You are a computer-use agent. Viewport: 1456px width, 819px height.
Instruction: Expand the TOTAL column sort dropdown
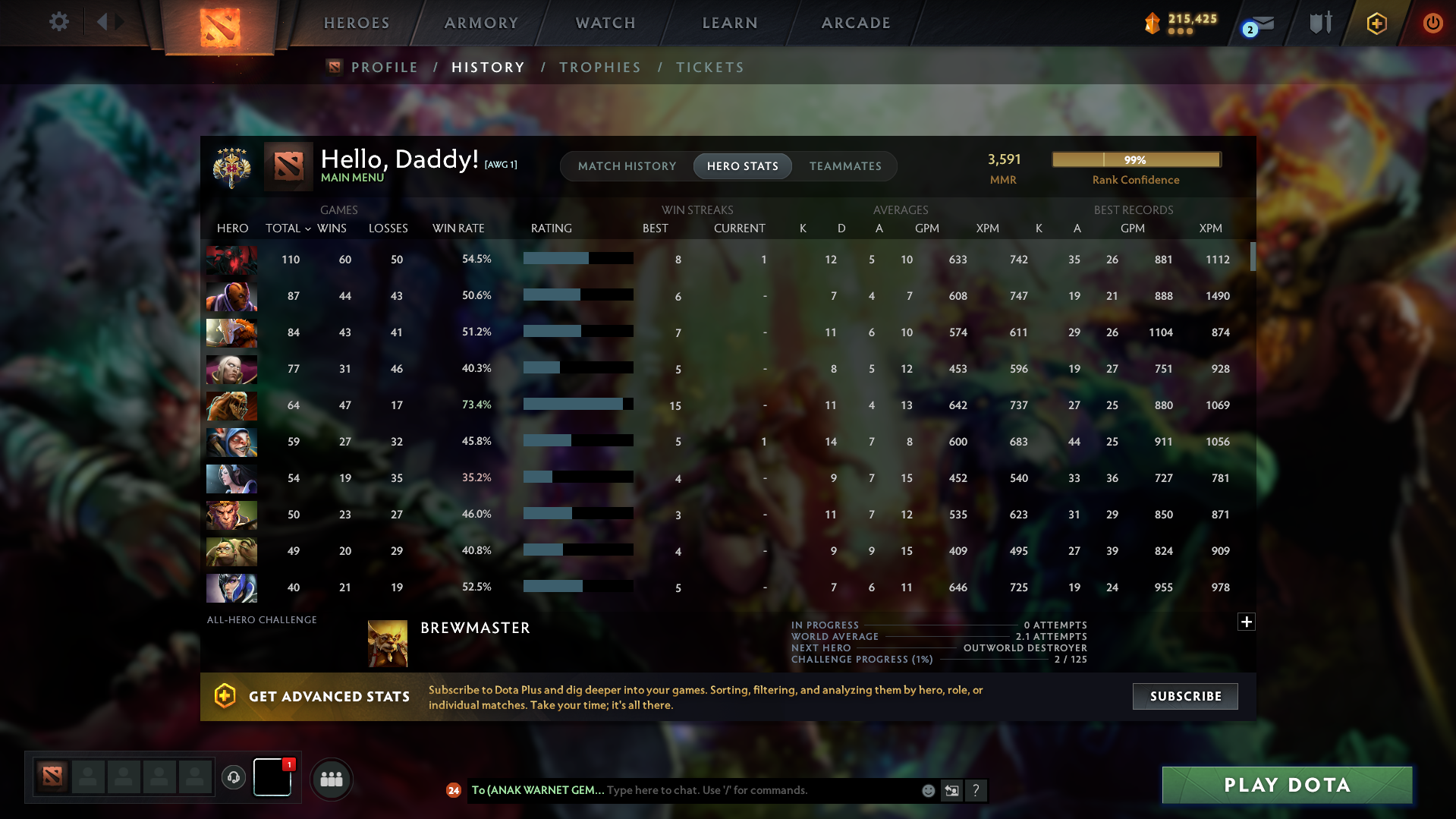[307, 228]
